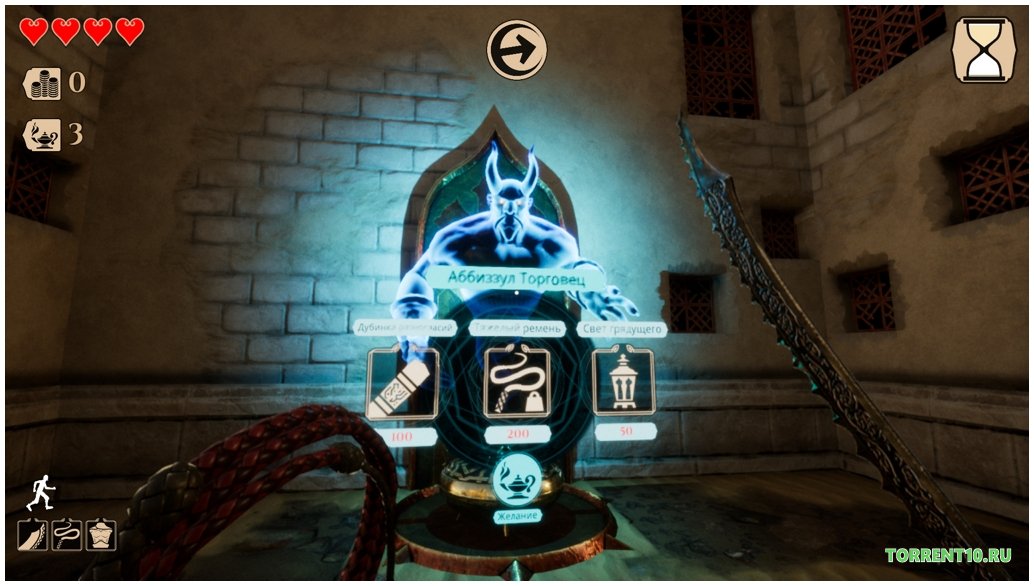The width and height of the screenshot is (1034, 586).
Task: Click the arrow button to continue
Action: (517, 49)
